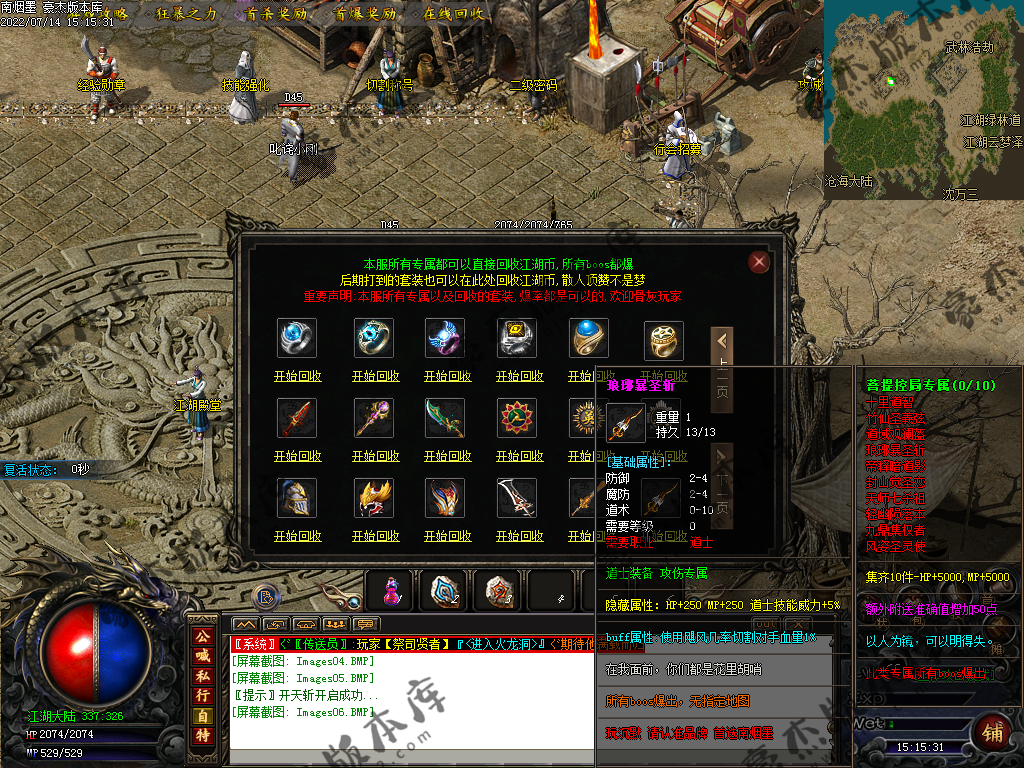Image resolution: width=1024 pixels, height=768 pixels.
Task: Select the winged purple ring icon
Action: 446,339
